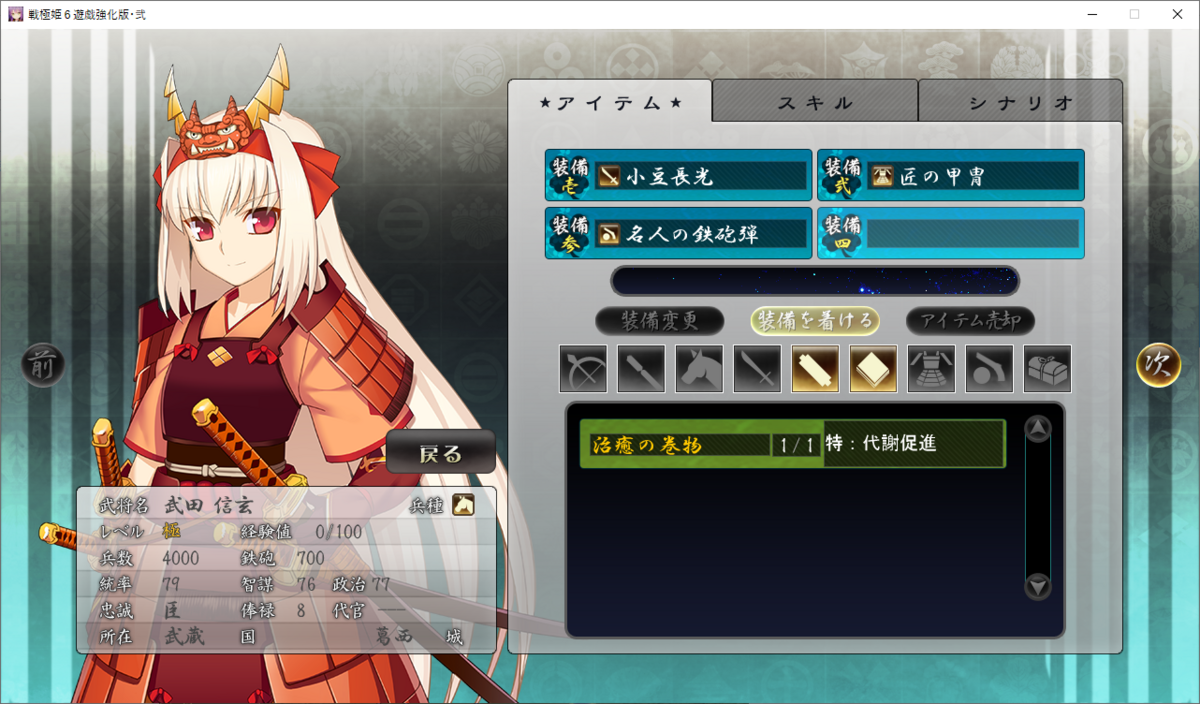Image resolution: width=1200 pixels, height=704 pixels.
Task: Toggle the scroll item filter
Action: [x=815, y=369]
